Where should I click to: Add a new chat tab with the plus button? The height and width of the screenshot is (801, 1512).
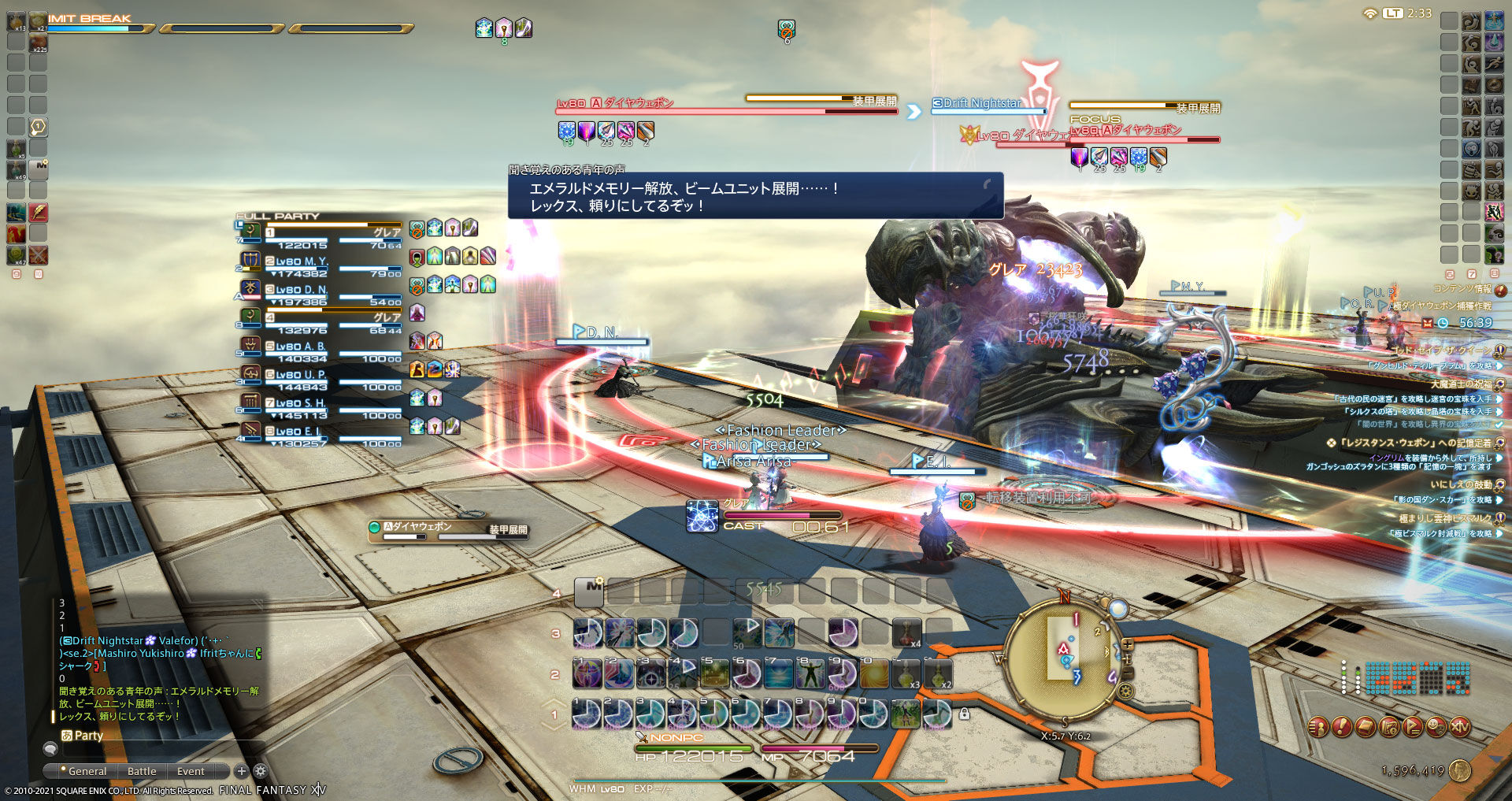[x=242, y=771]
